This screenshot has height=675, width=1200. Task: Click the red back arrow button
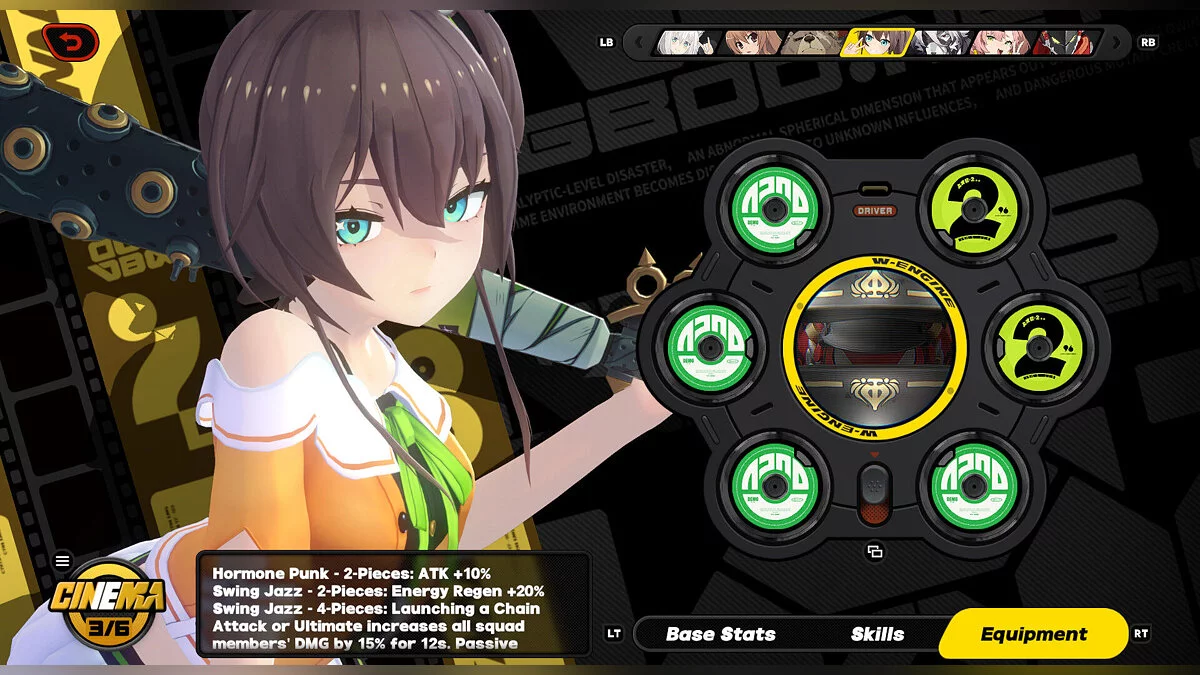click(x=72, y=41)
